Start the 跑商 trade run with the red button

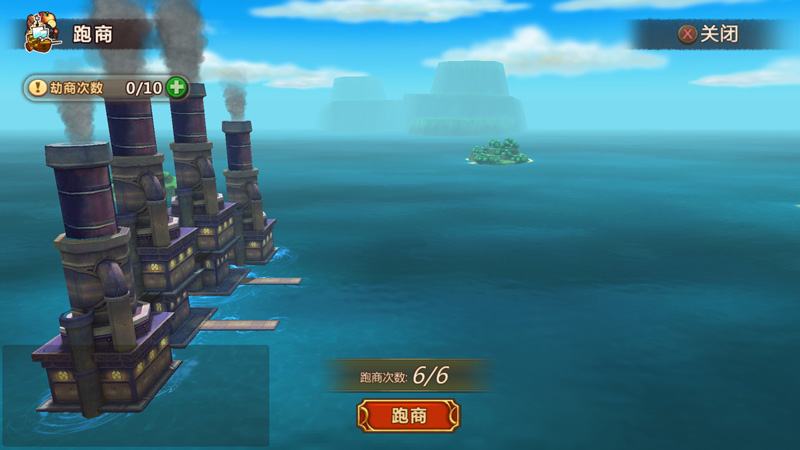[x=408, y=415]
